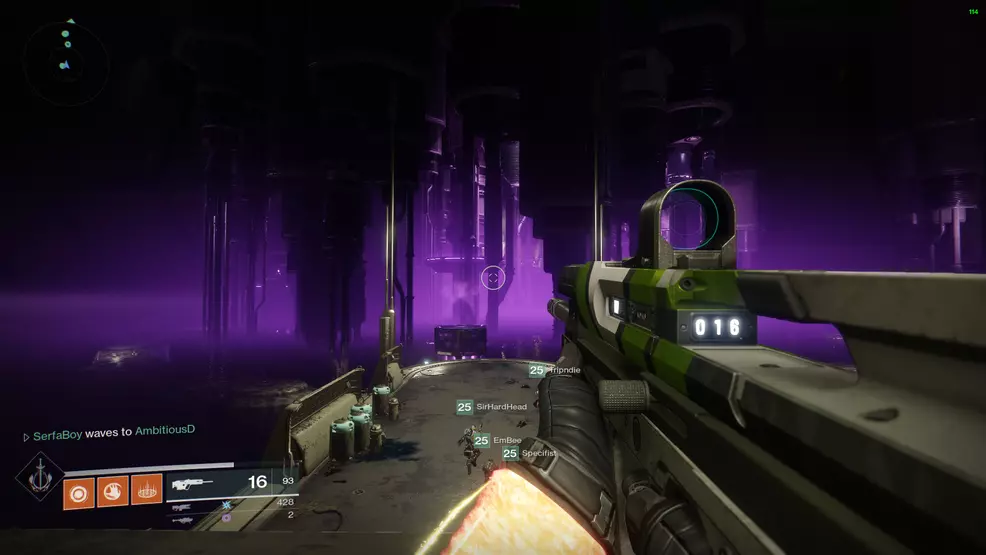Activate the grenade ability icon

pos(79,491)
